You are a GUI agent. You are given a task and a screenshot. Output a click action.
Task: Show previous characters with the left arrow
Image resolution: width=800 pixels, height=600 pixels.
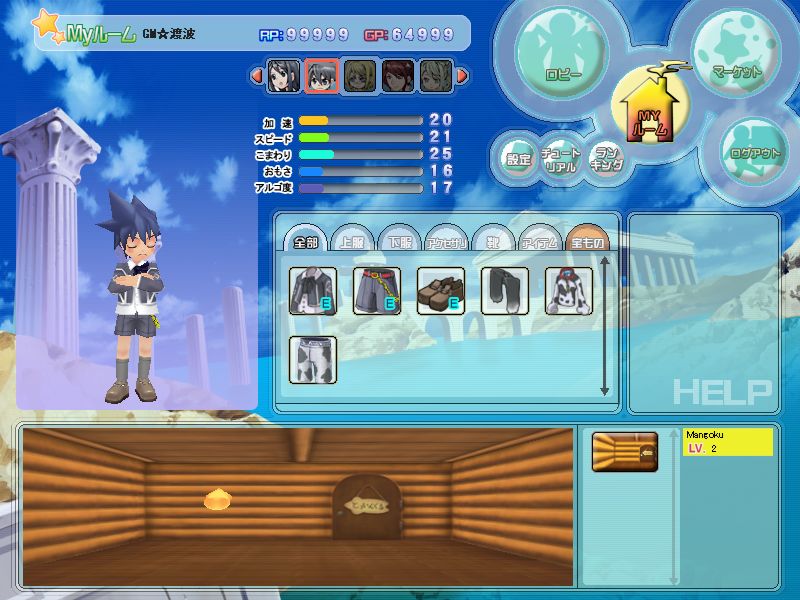pos(255,75)
